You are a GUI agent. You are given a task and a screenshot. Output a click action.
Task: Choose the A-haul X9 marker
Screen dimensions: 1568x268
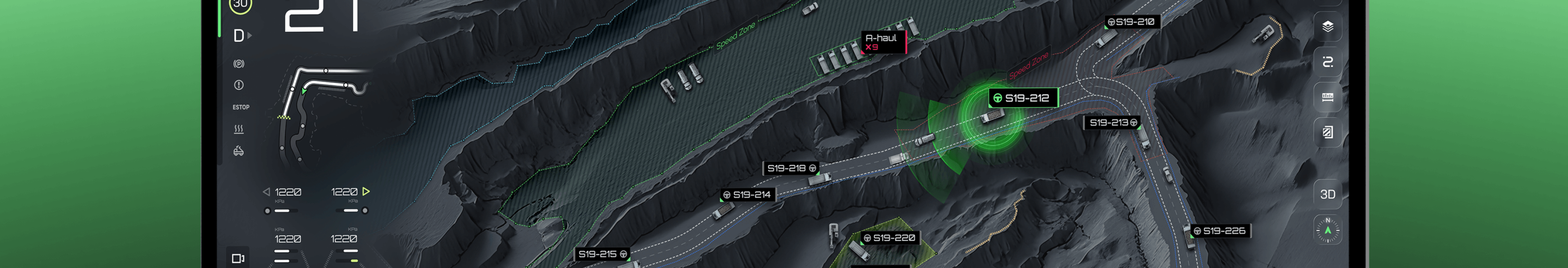point(882,42)
